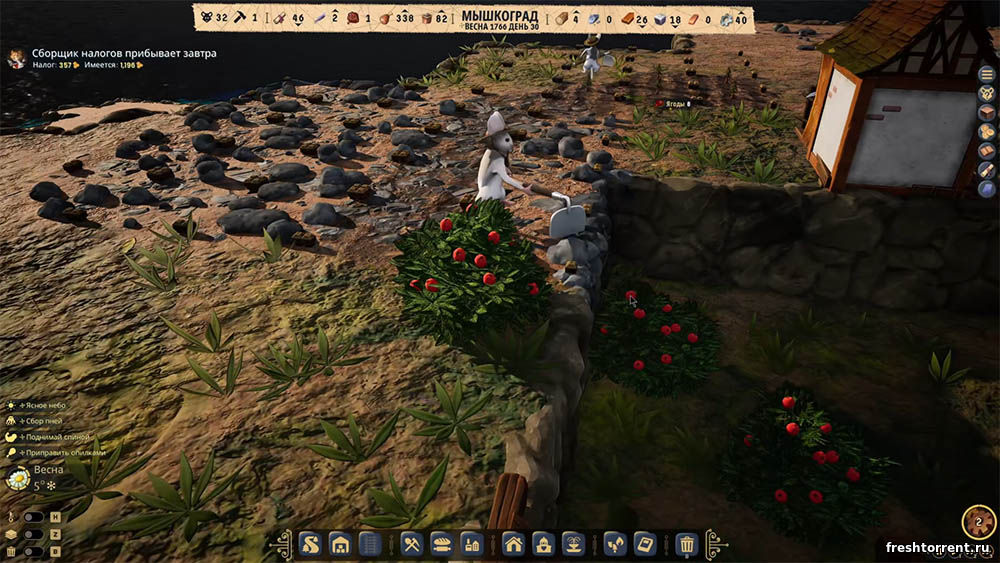Screen dimensions: 1000x563
Task: Activate the trash can demolish tool
Action: coord(687,545)
